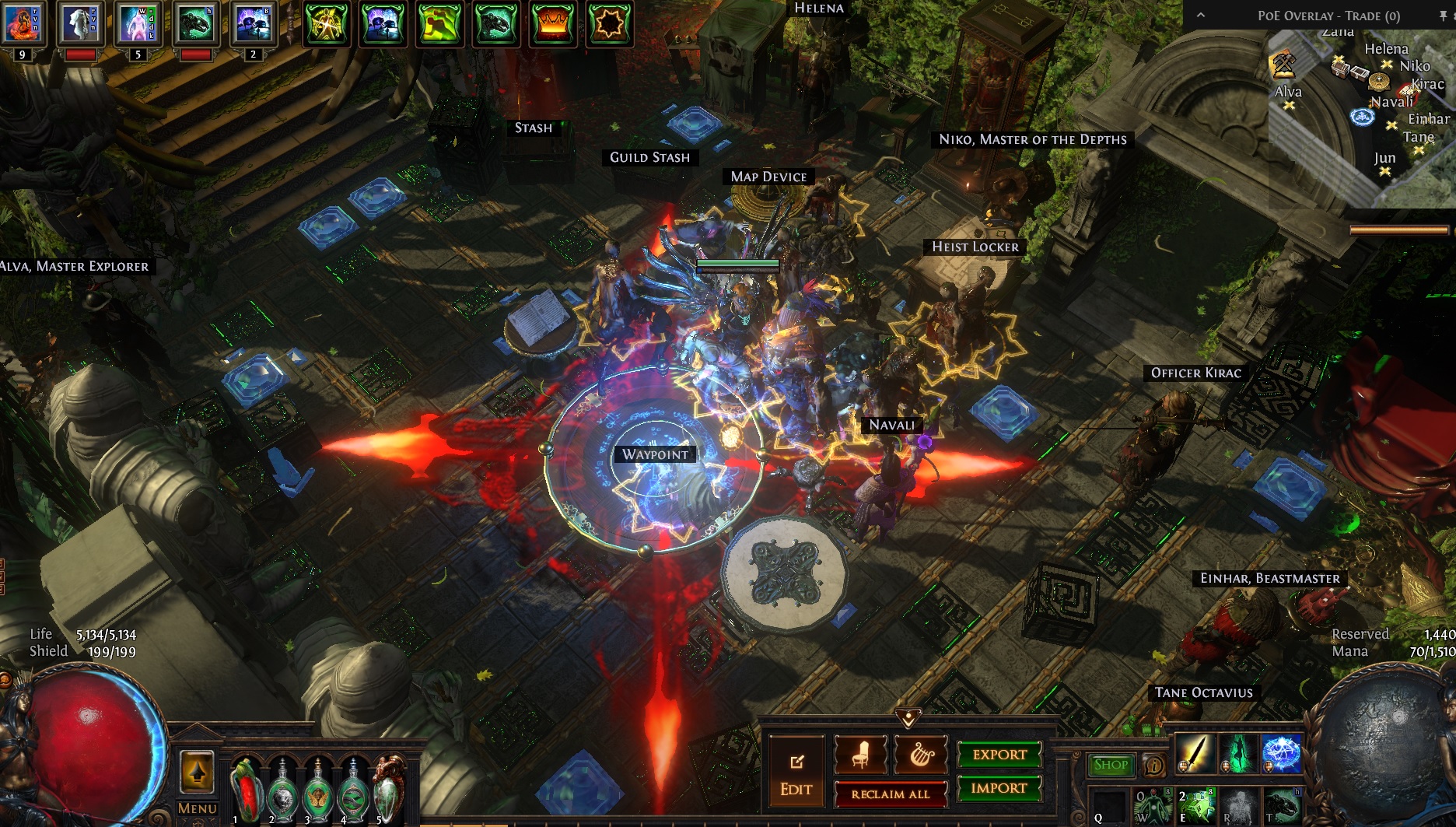Click the red crown buff icon
Screen dimensions: 1456x827
(552, 23)
